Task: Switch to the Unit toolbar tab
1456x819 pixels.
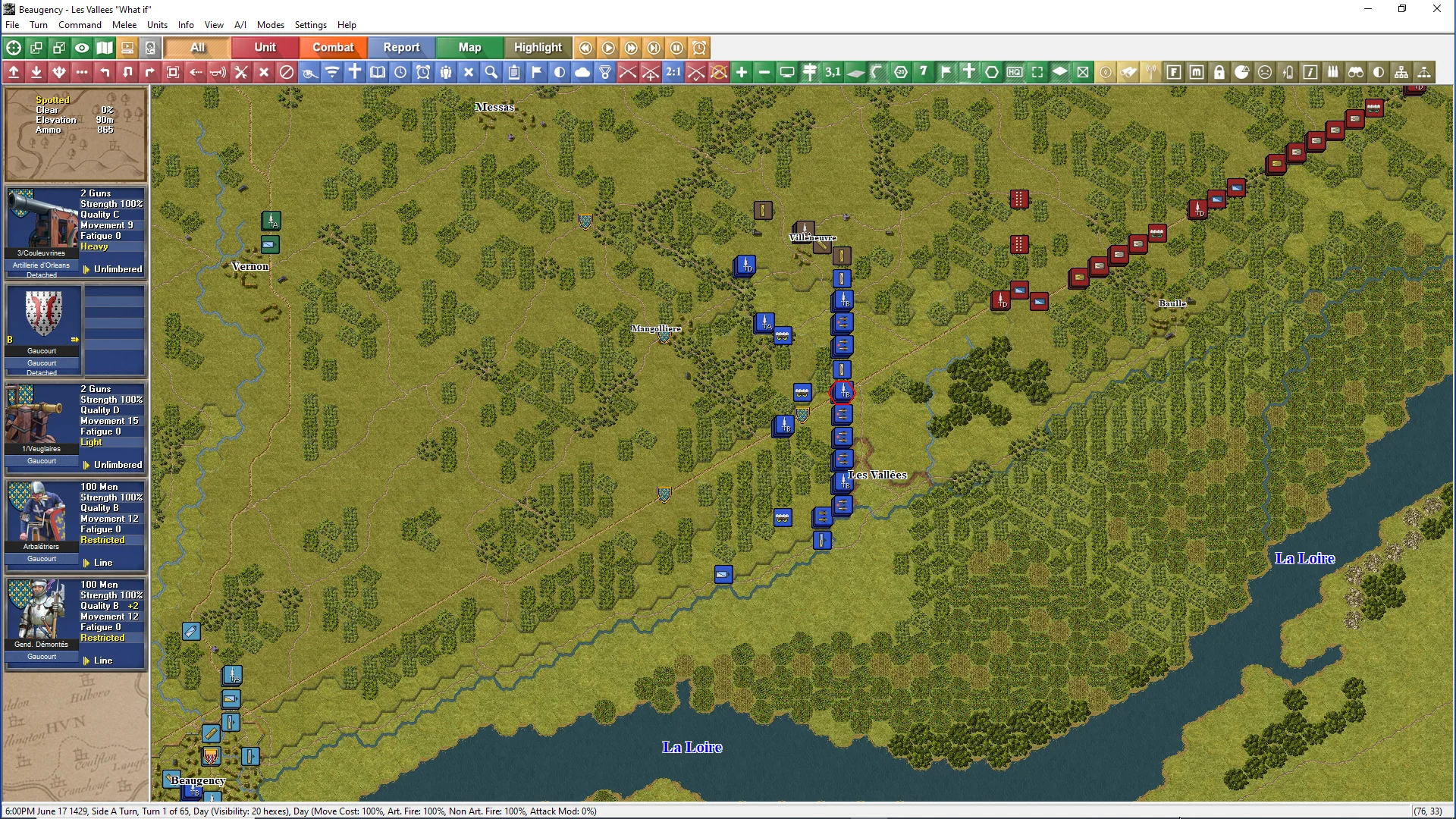Action: tap(265, 47)
